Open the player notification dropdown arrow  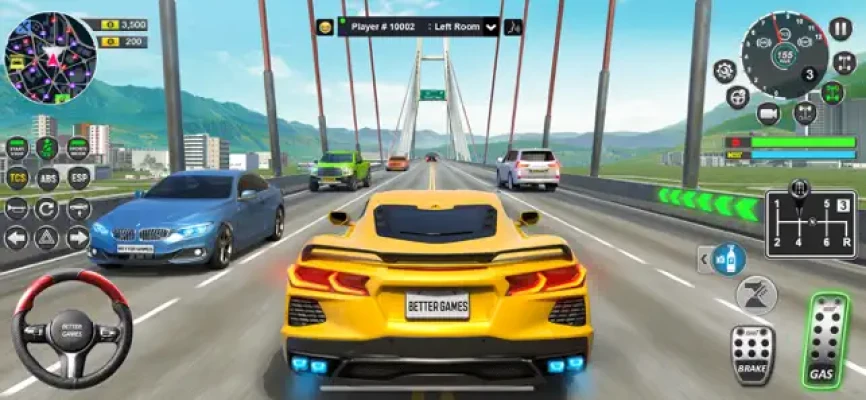tap(491, 27)
